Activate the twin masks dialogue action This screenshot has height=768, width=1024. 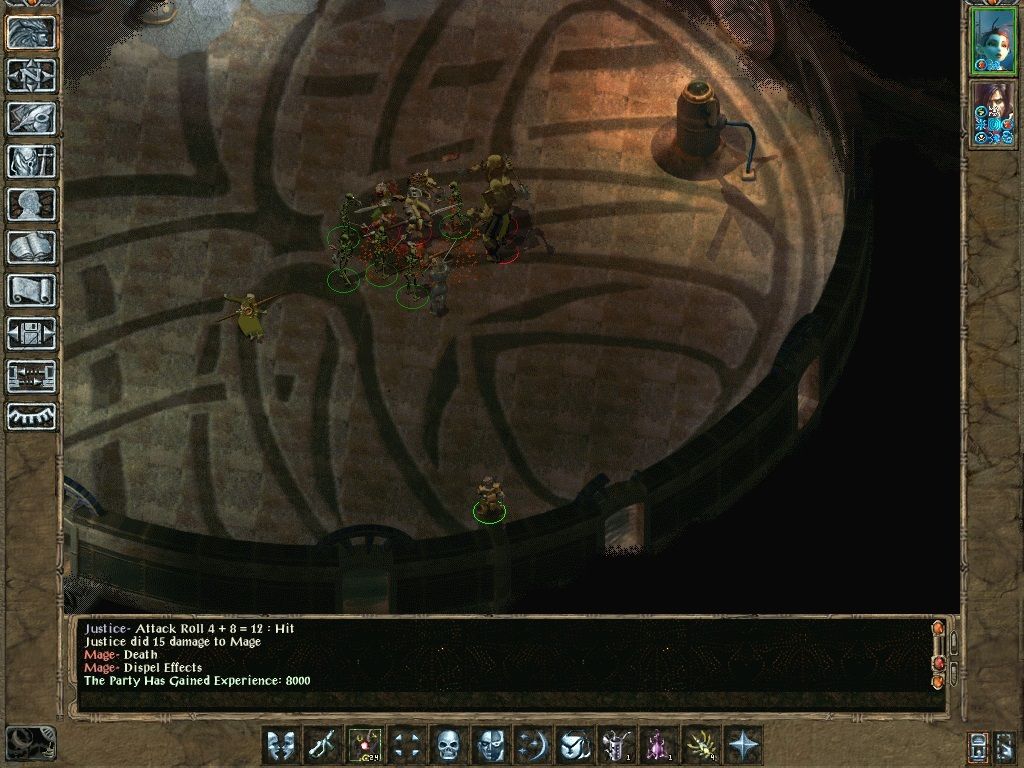click(280, 745)
